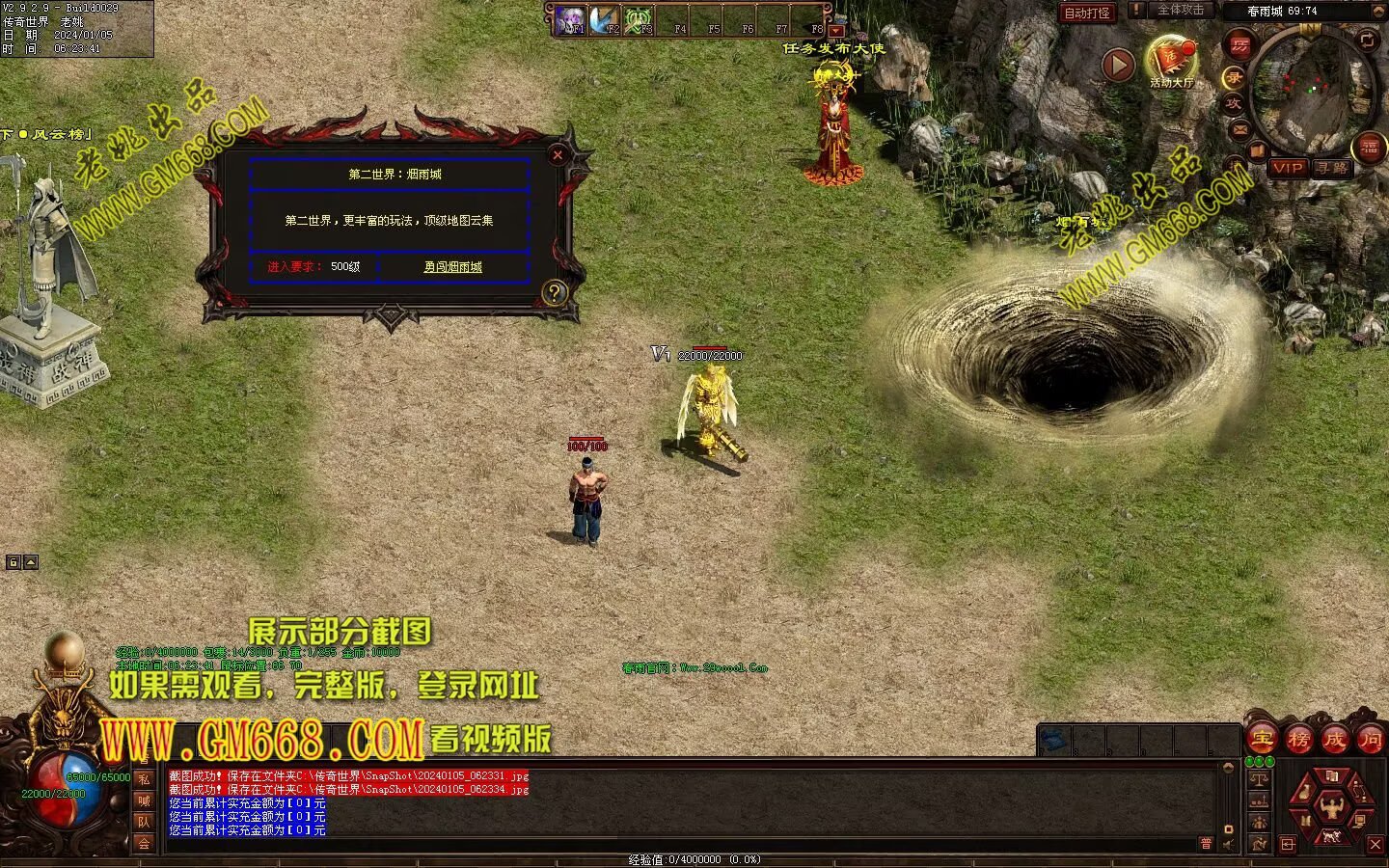The width and height of the screenshot is (1389, 868).
Task: Switch chat to the 私 private channel
Action: (x=144, y=779)
